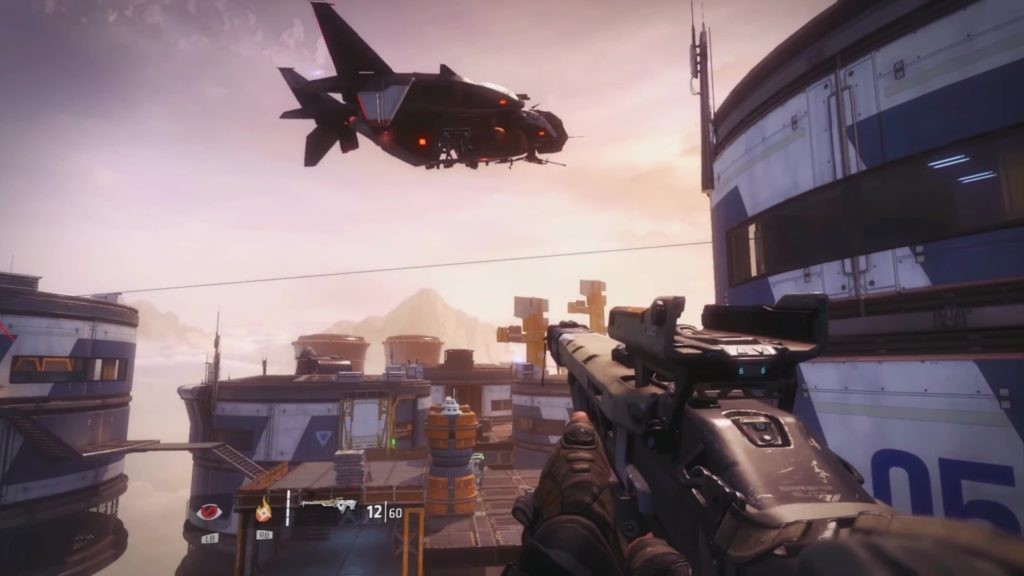
Task: Select the flame ordnance icon
Action: pos(264,511)
